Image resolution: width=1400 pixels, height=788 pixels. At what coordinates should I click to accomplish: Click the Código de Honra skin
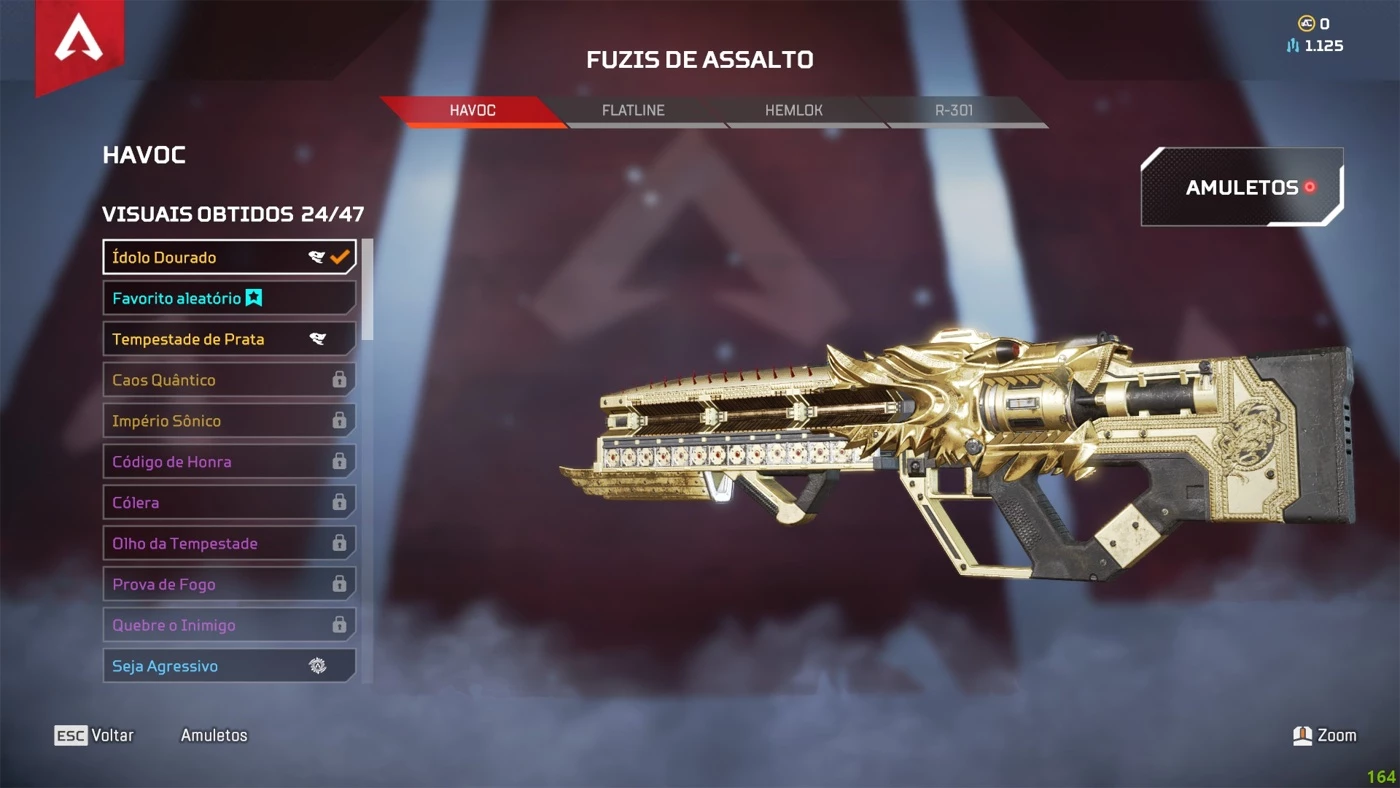[229, 462]
